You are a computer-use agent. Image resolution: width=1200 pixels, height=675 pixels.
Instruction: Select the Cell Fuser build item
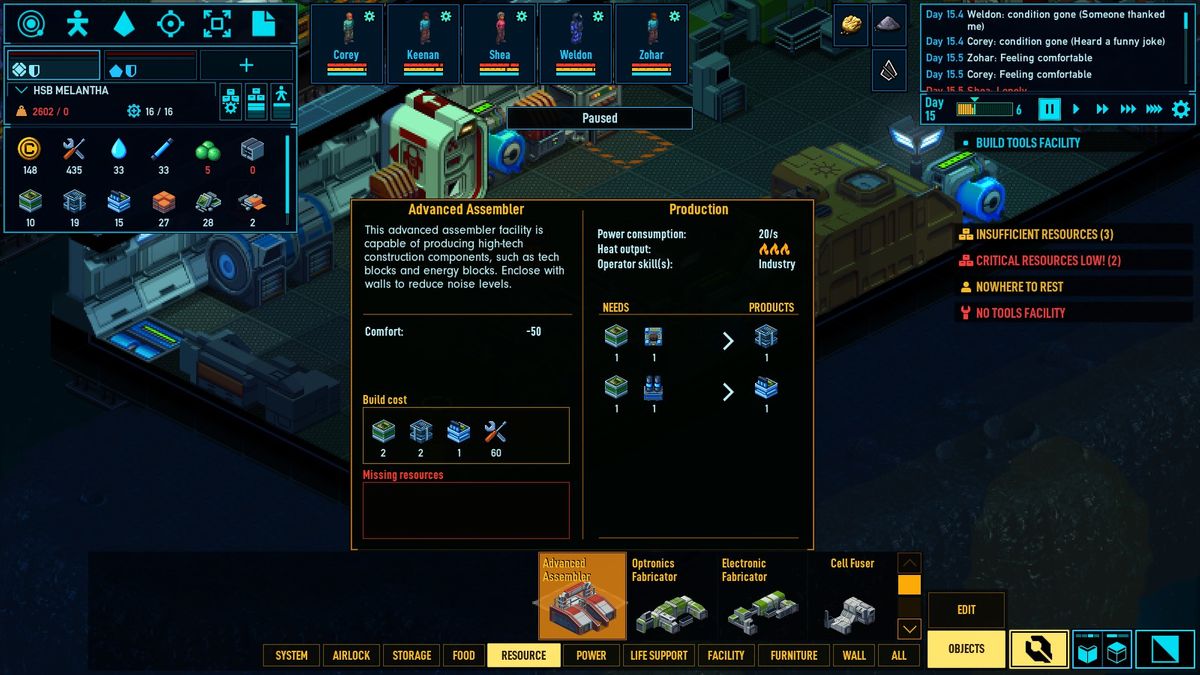[x=852, y=596]
